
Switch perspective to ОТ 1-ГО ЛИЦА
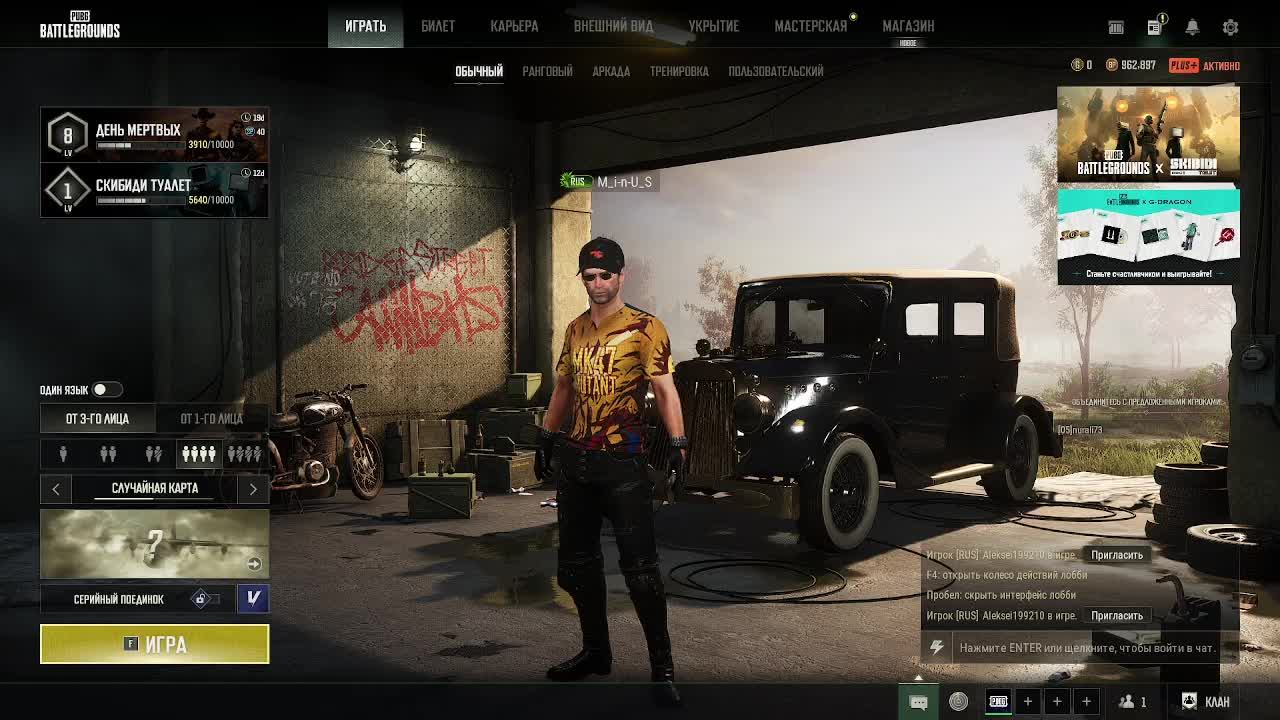click(x=211, y=418)
